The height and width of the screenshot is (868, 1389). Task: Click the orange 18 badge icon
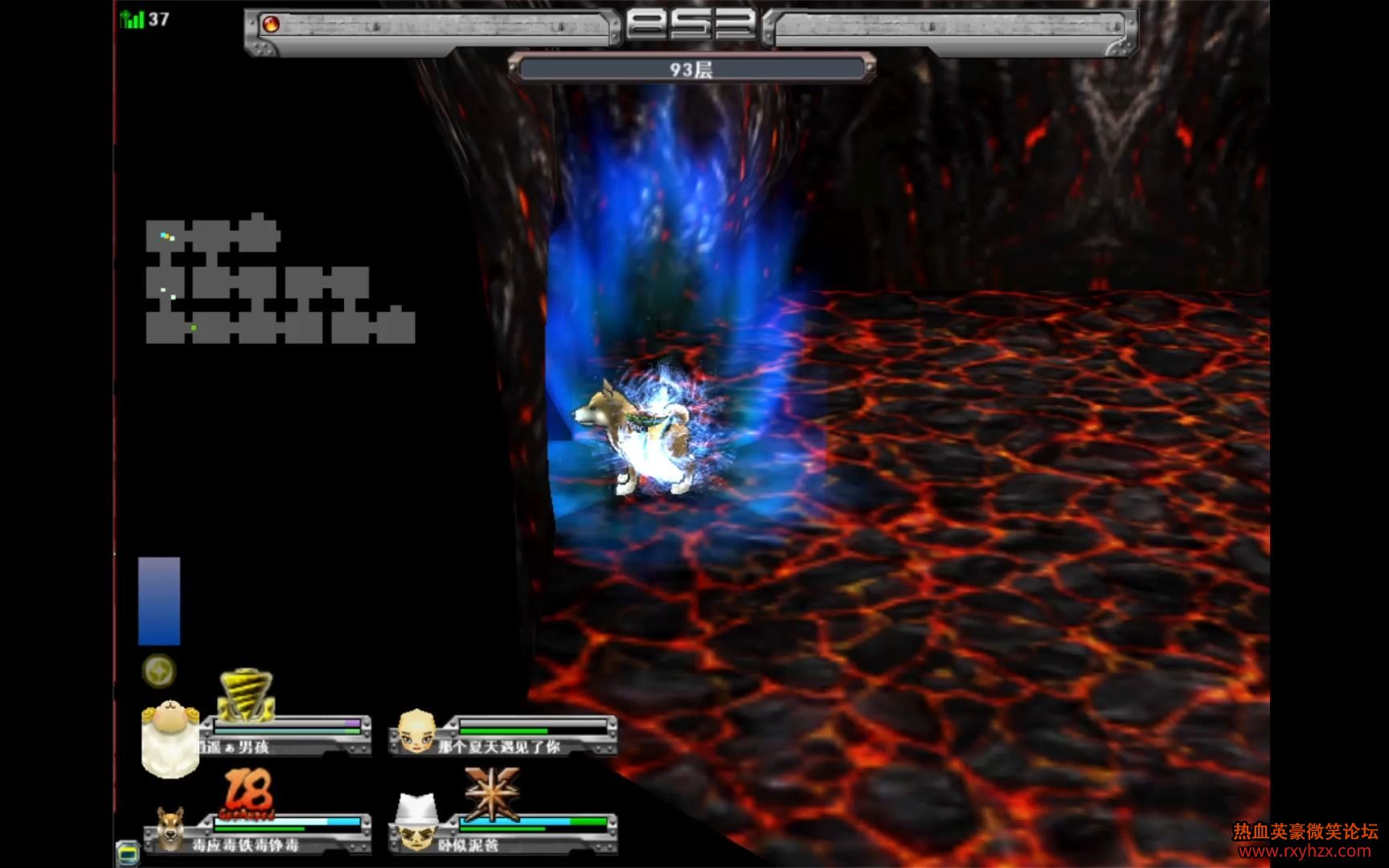pyautogui.click(x=248, y=793)
